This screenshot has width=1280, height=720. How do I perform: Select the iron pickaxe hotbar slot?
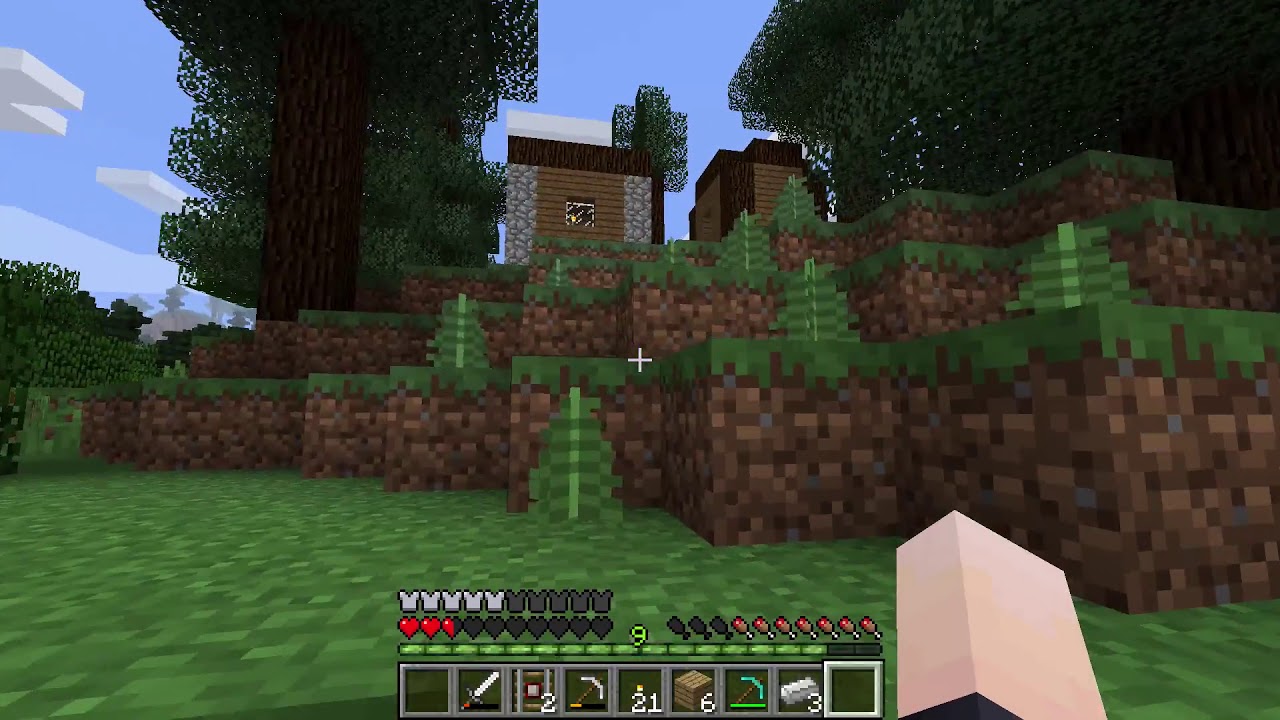(587, 686)
